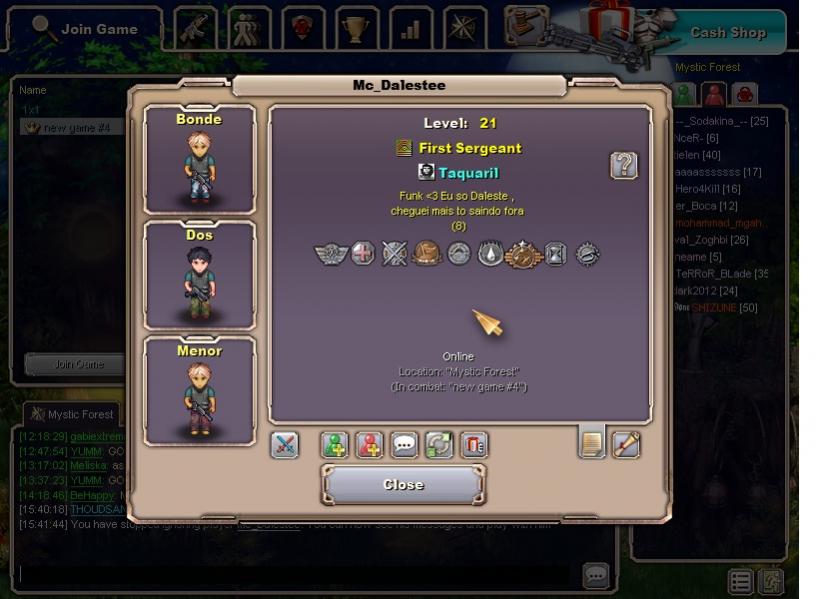
Task: Open the trophy achievements tab
Action: [355, 29]
